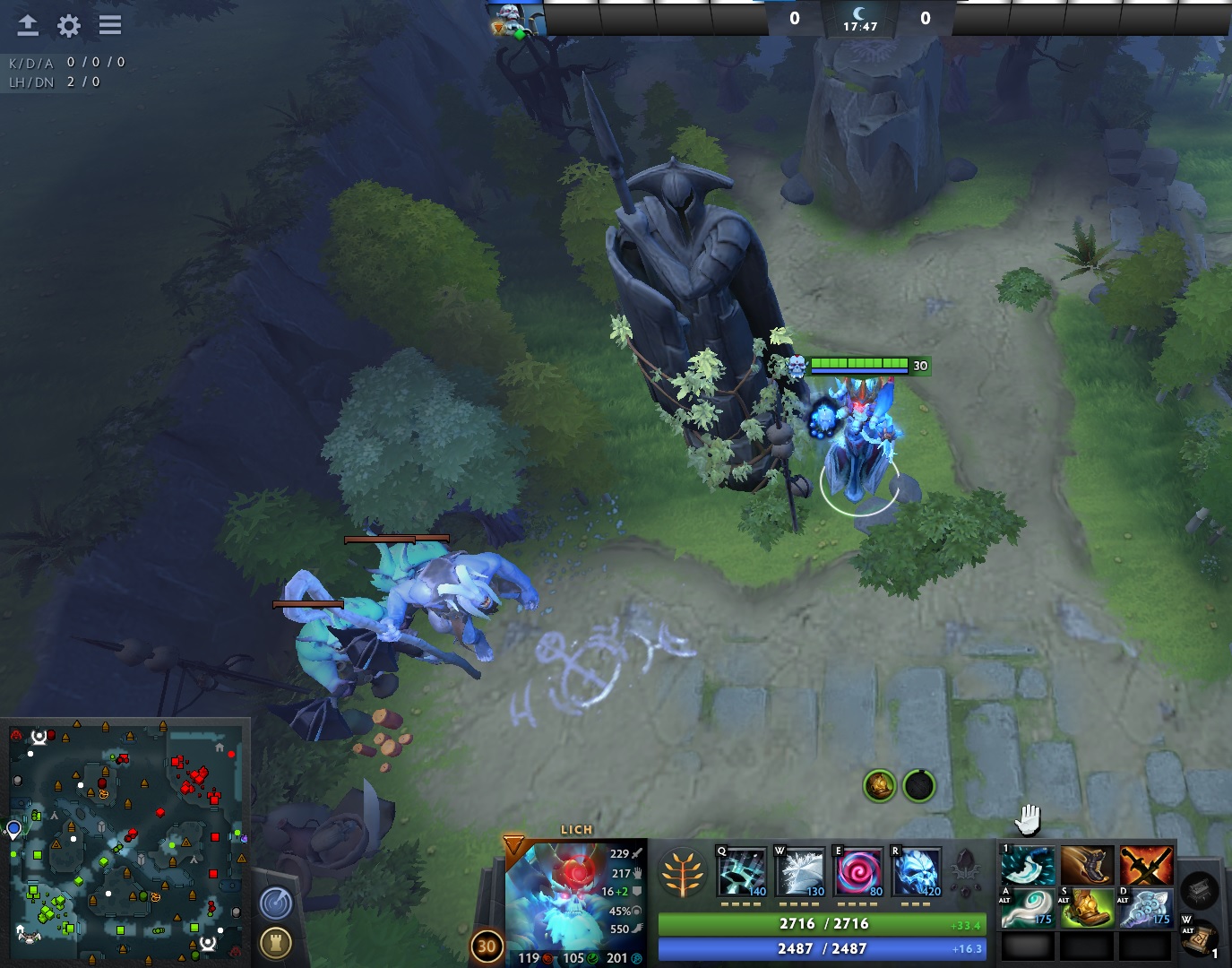
Task: Select the crossed swords item slot
Action: click(1146, 866)
